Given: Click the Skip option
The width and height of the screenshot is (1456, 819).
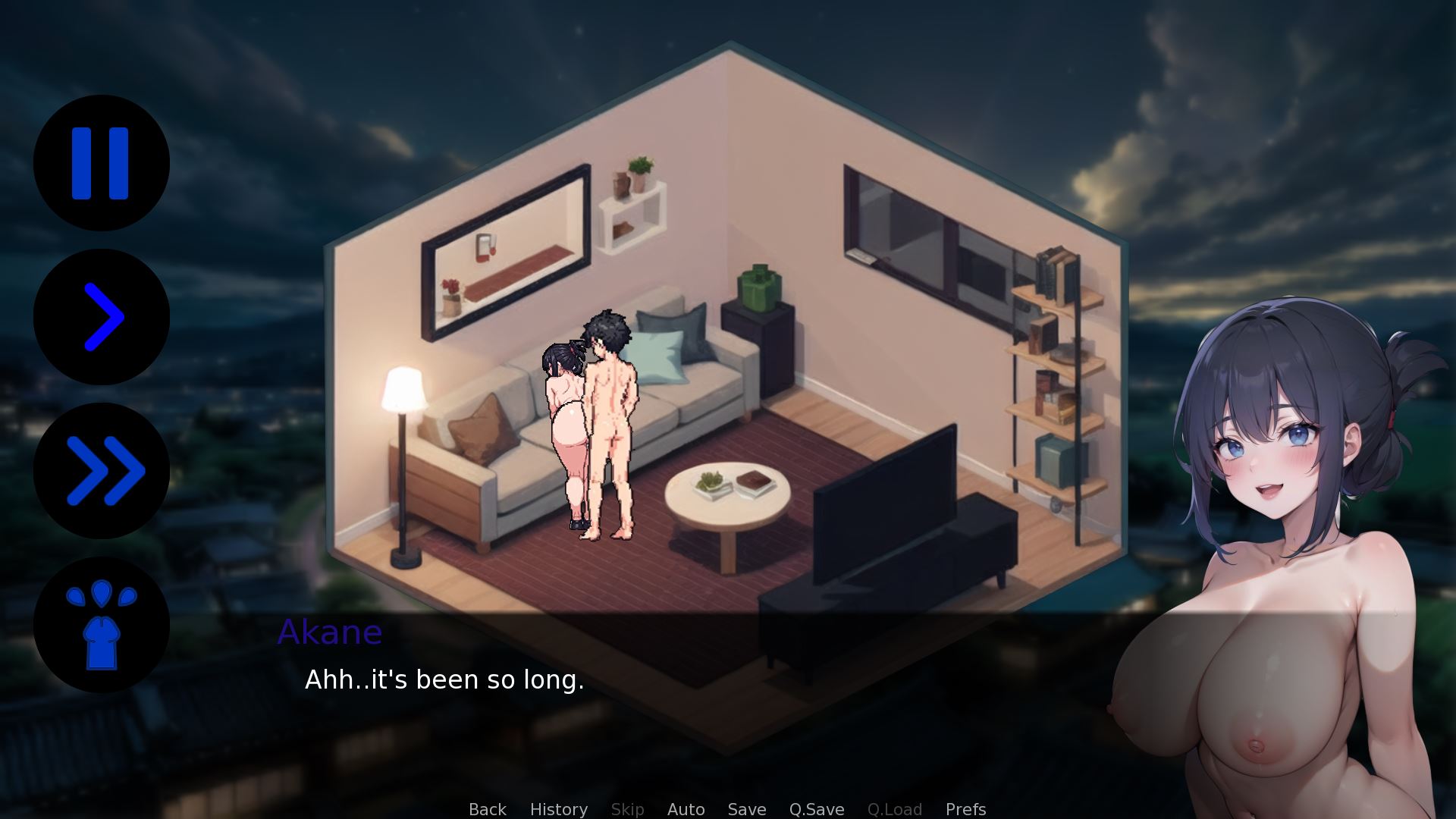Looking at the screenshot, I should tap(627, 809).
